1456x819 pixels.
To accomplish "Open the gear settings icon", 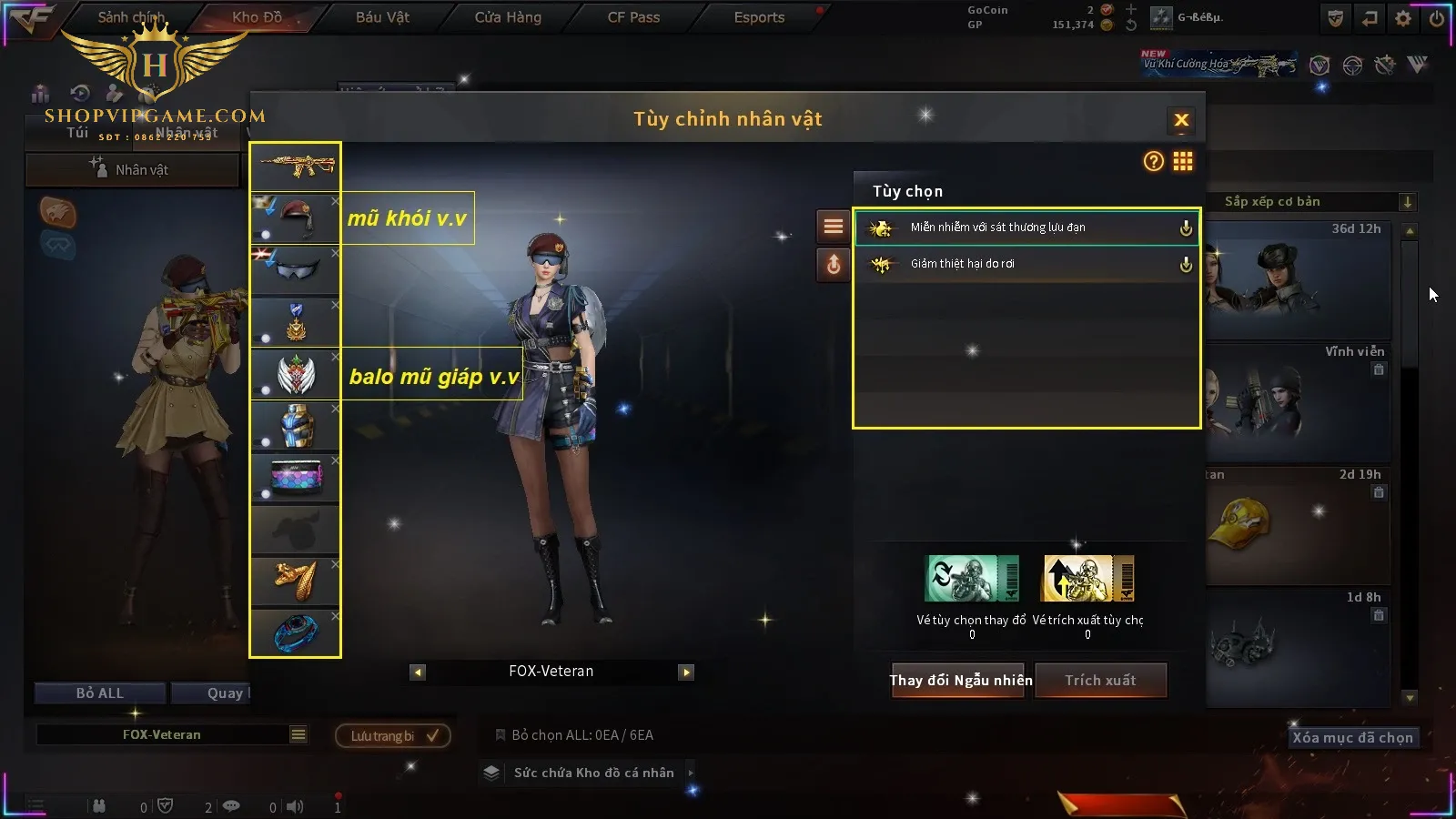I will point(1403,18).
